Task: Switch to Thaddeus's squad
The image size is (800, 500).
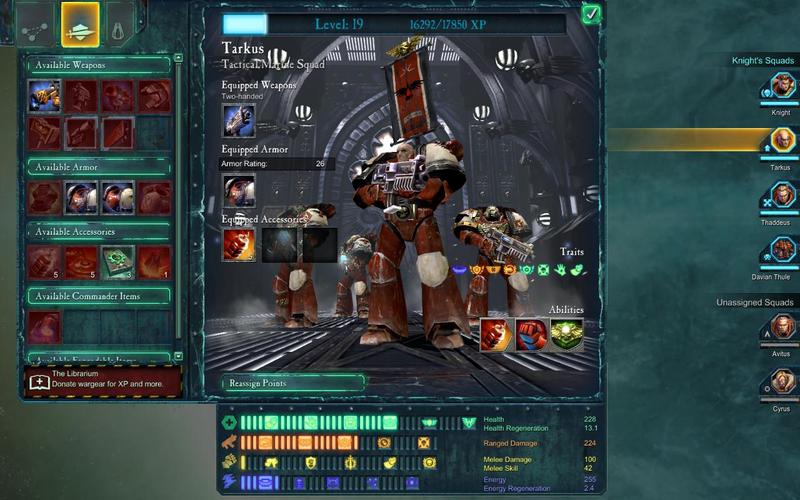Action: tap(781, 196)
